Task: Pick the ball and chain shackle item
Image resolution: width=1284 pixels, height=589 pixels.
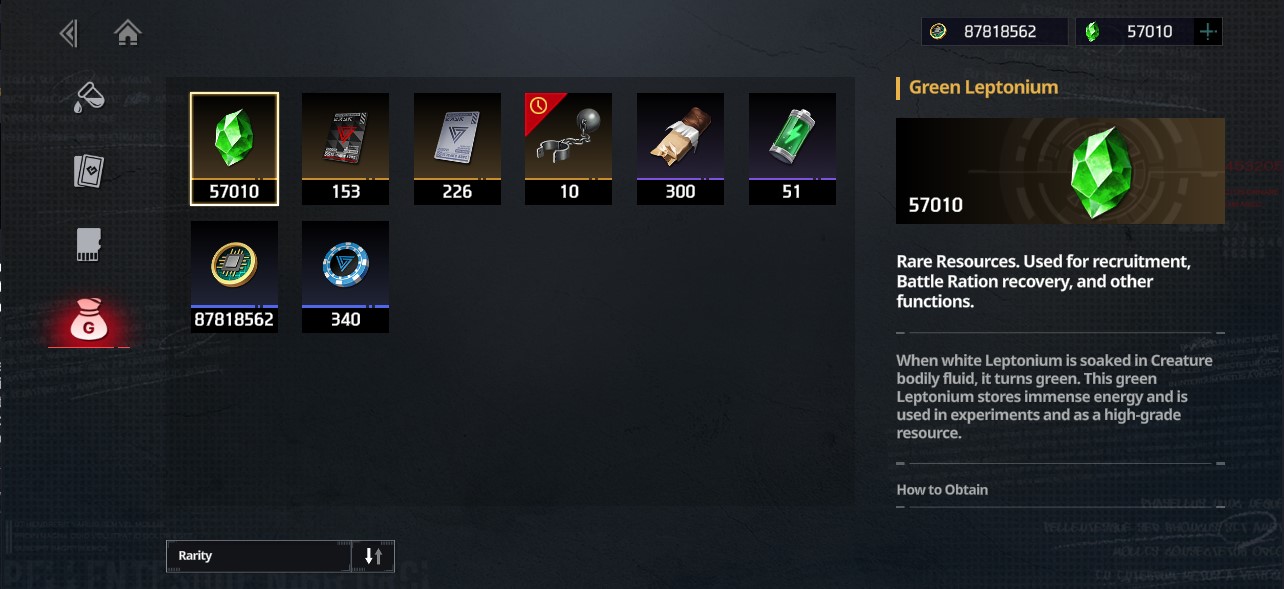Action: pos(569,148)
